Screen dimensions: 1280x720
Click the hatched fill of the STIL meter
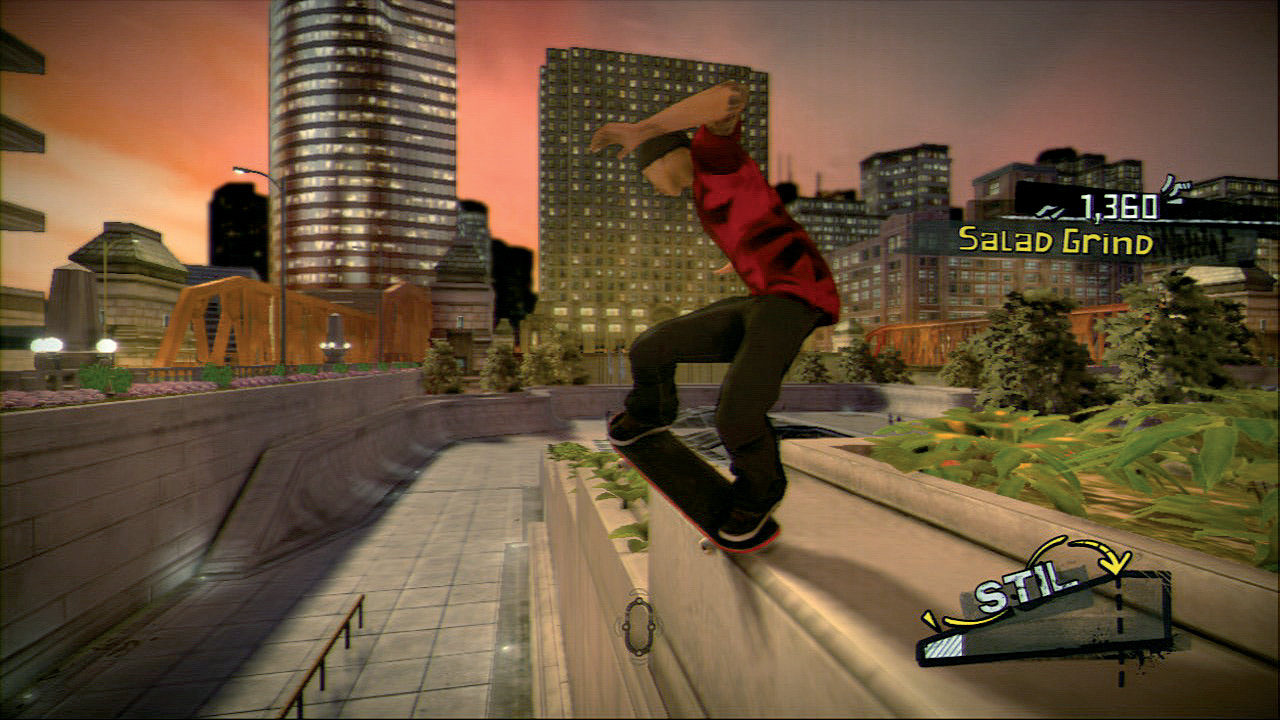[x=944, y=645]
